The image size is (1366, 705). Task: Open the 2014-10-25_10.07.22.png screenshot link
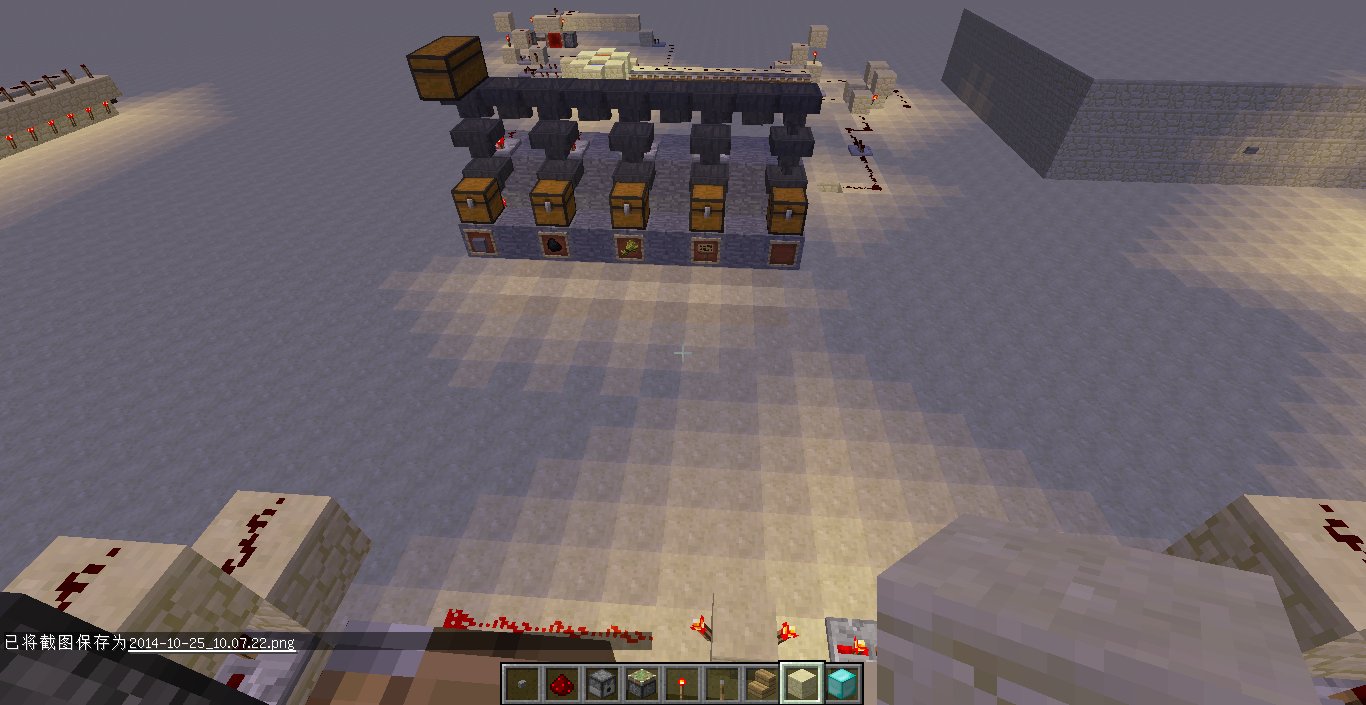coord(212,643)
